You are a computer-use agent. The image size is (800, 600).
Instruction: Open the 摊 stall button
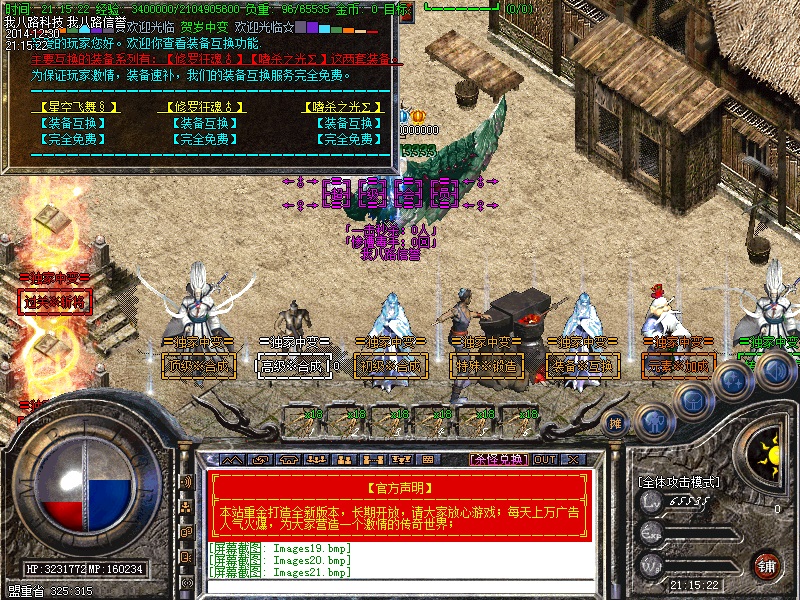coord(617,422)
